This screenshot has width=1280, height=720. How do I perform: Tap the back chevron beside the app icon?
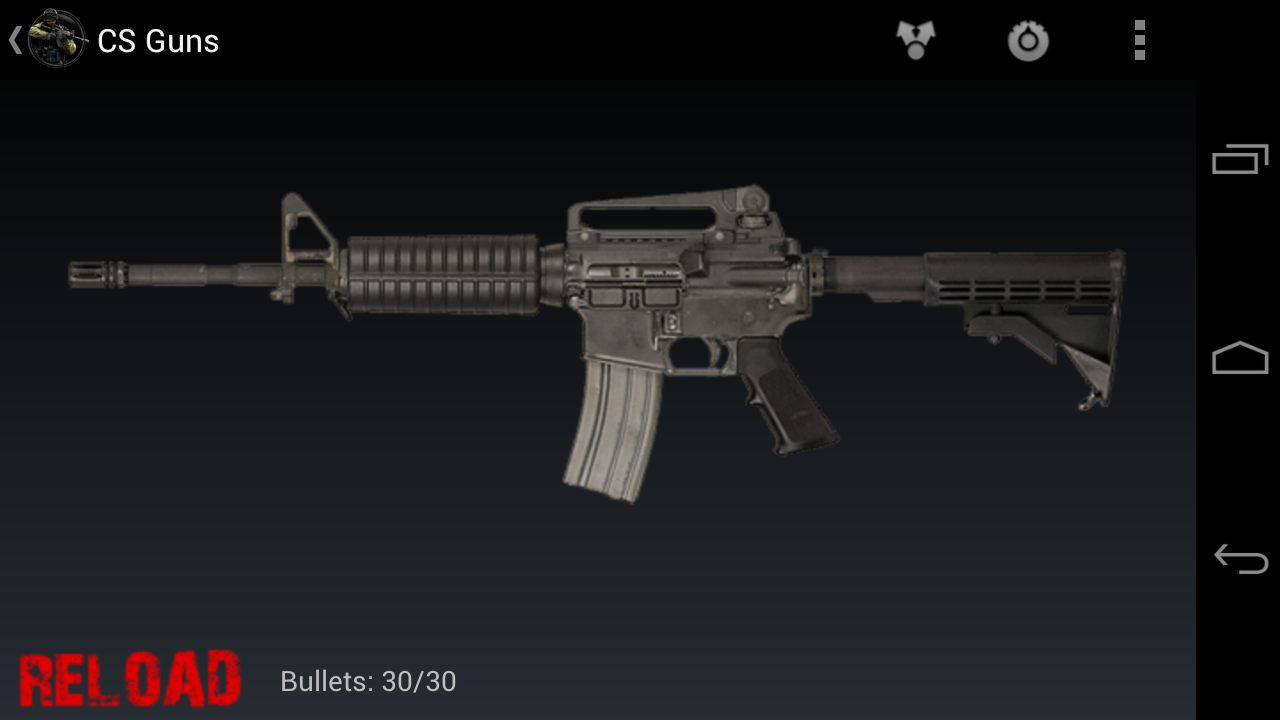(x=14, y=40)
